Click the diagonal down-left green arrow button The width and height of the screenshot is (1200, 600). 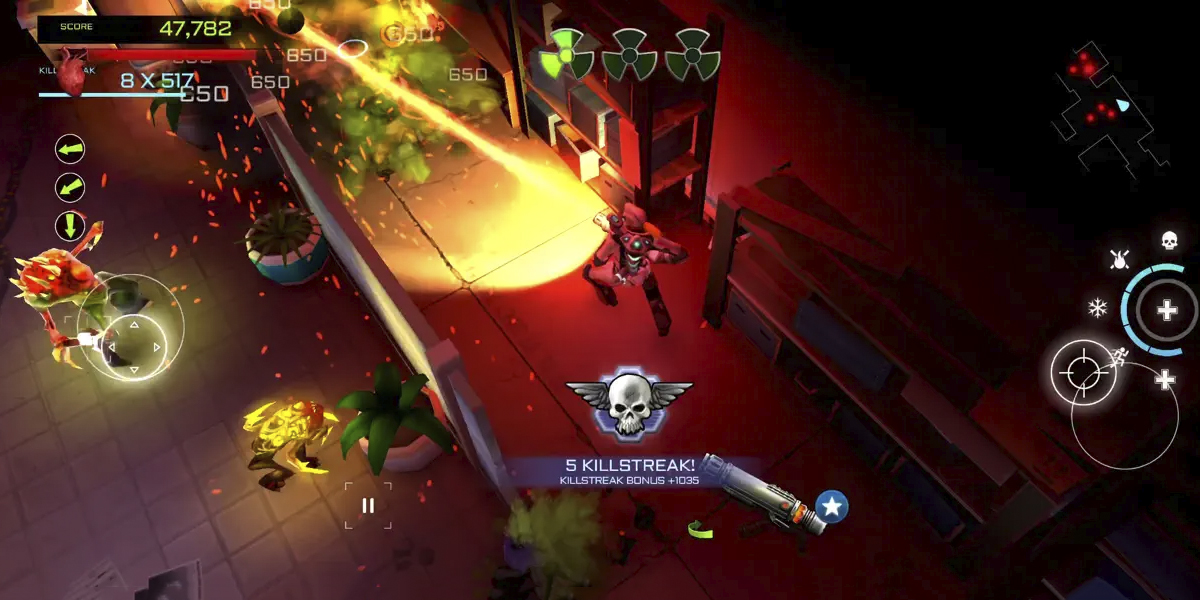coord(70,188)
